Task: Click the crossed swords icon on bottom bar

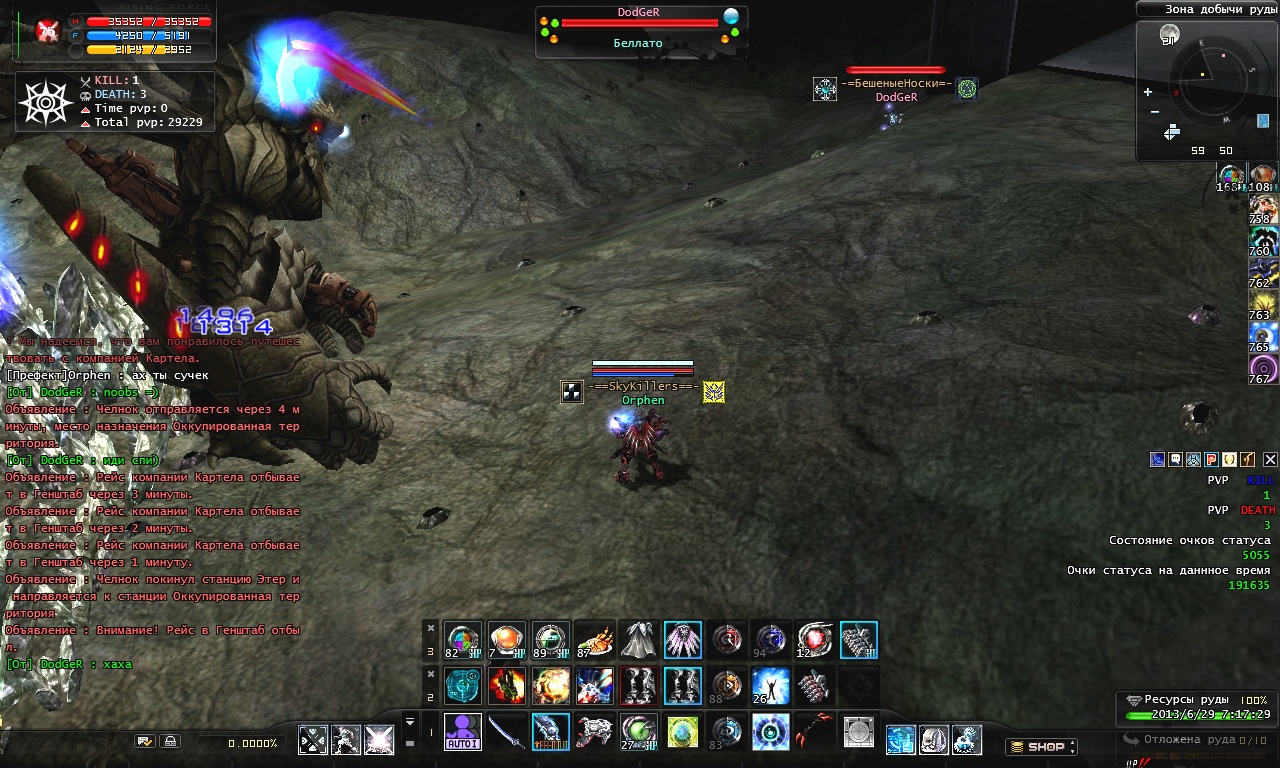Action: pyautogui.click(x=313, y=740)
